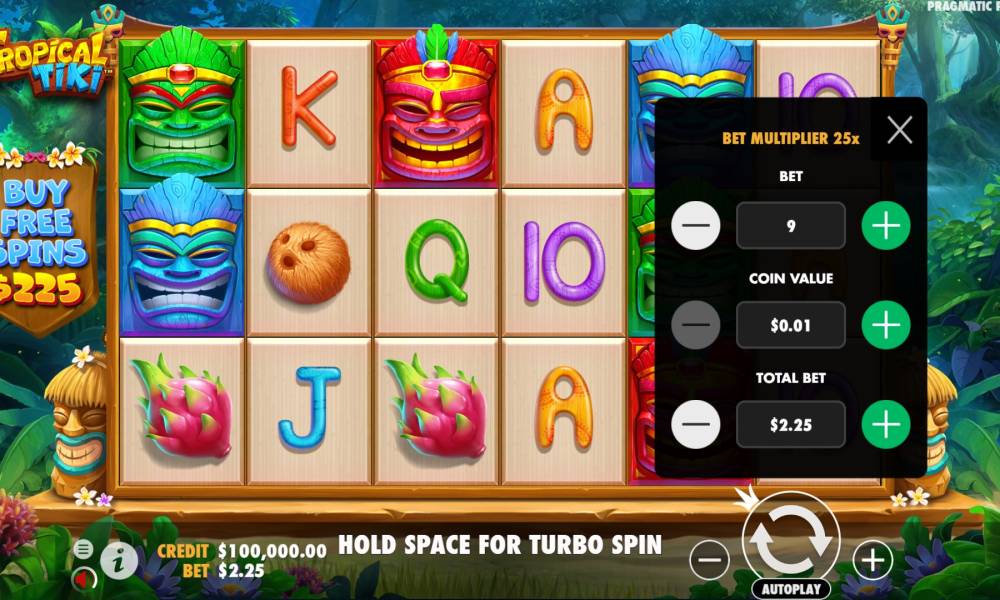Click the minus button beside the spin button
This screenshot has width=1000, height=600.
point(709,561)
